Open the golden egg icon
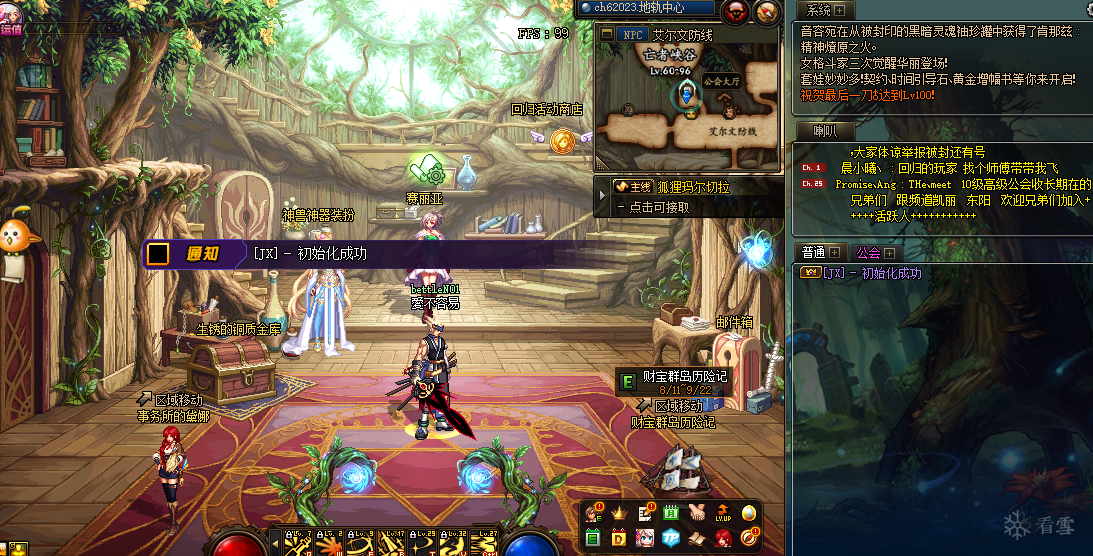The height and width of the screenshot is (556, 1093). click(x=749, y=514)
